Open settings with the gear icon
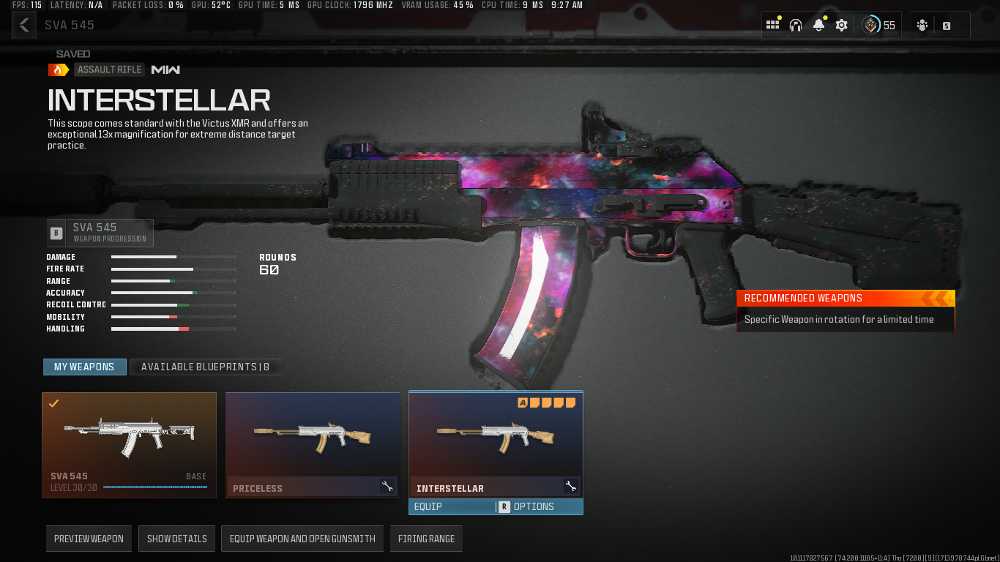 [841, 25]
